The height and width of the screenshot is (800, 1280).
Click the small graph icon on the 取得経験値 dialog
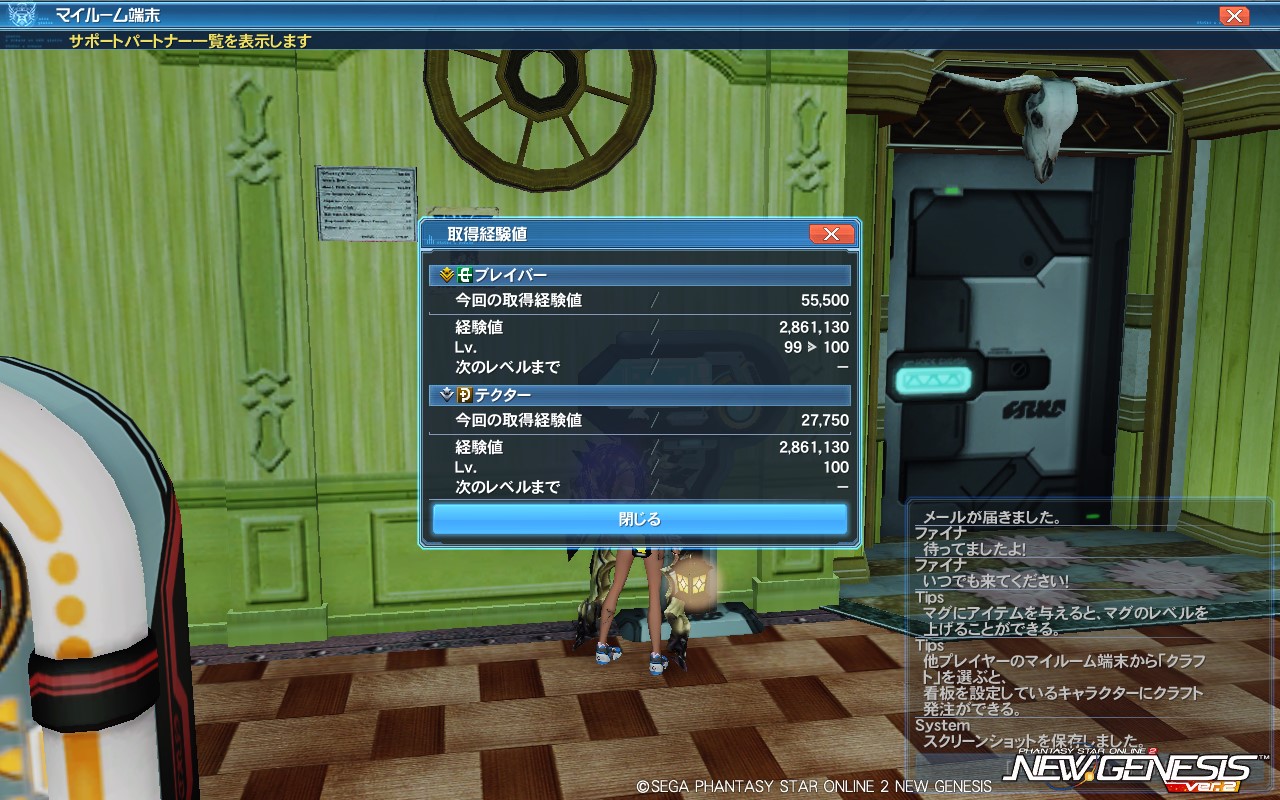pyautogui.click(x=431, y=238)
